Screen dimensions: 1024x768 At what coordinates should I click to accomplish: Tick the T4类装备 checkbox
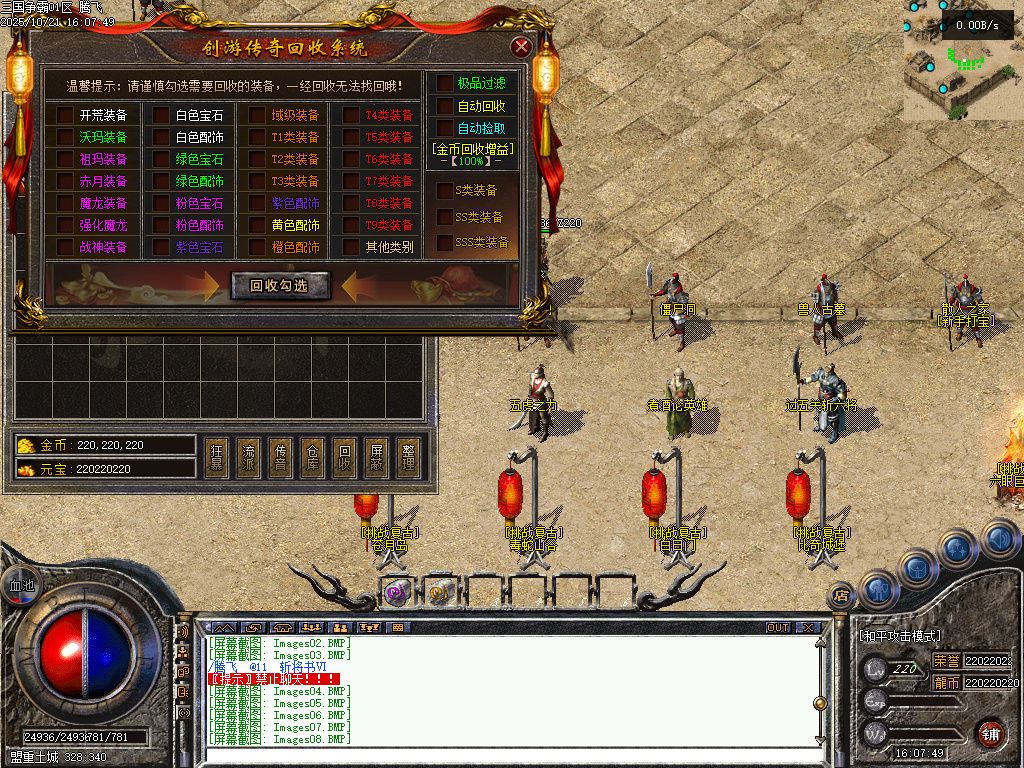click(351, 115)
